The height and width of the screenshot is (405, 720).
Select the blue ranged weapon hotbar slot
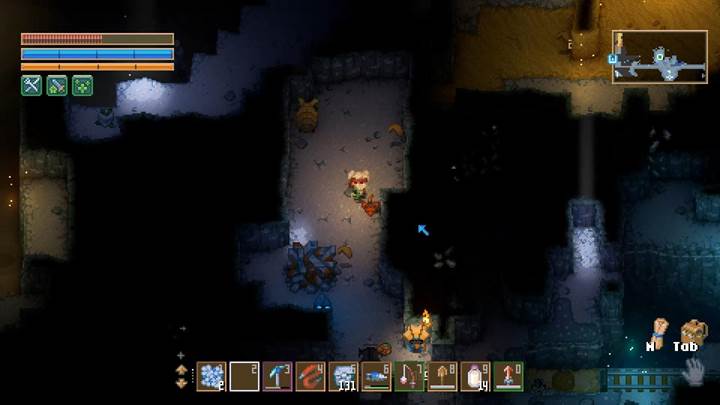pyautogui.click(x=376, y=376)
